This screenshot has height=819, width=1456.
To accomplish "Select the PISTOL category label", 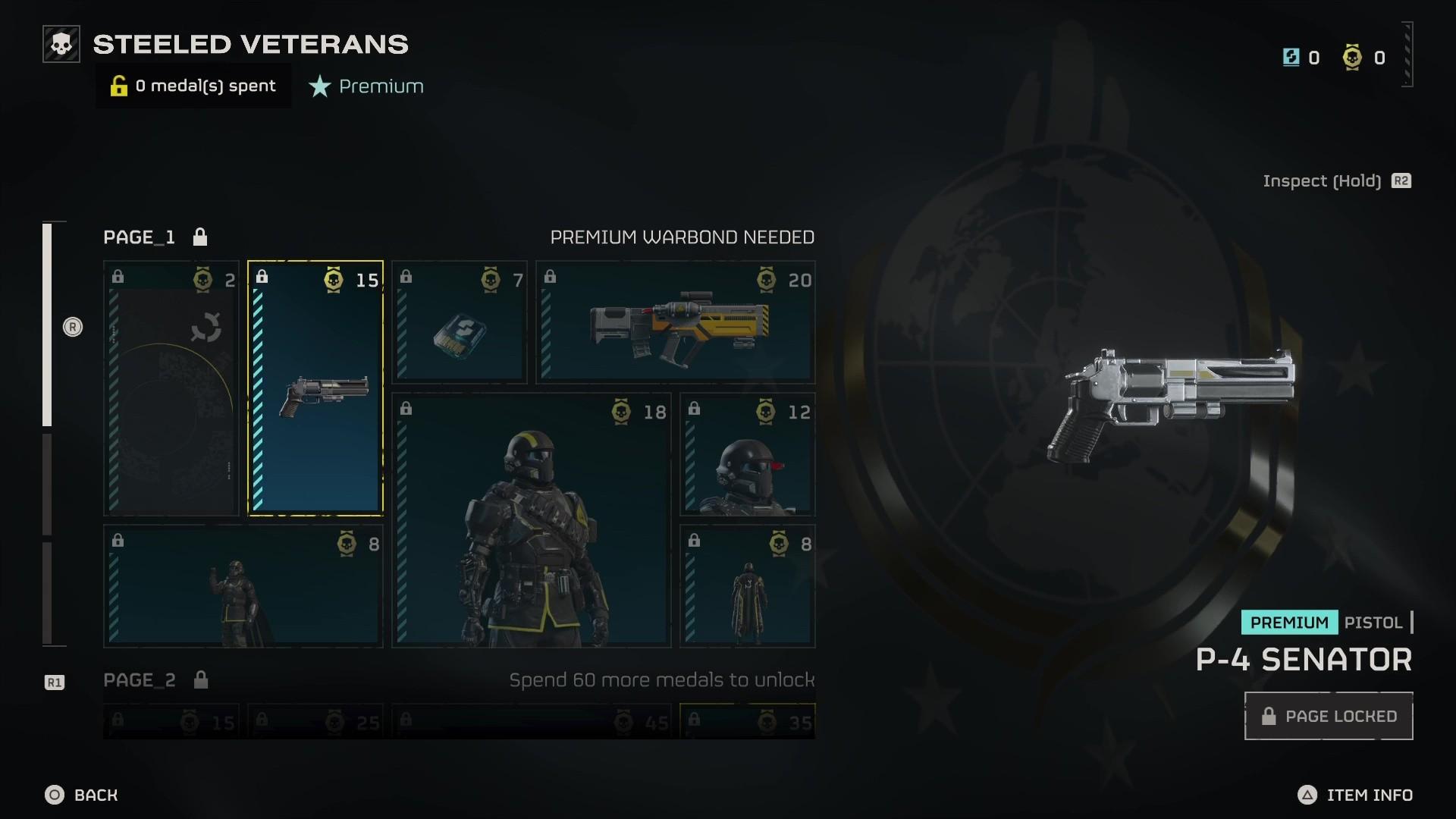I will pyautogui.click(x=1373, y=622).
